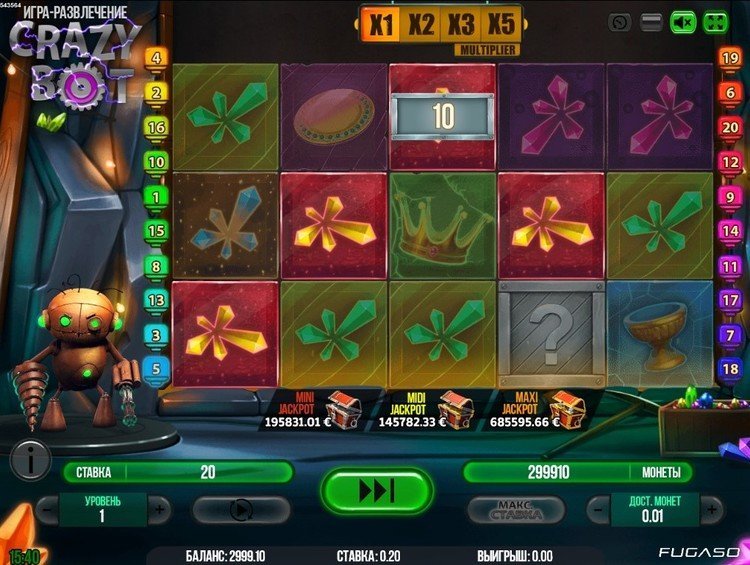Select payline number 4 marker
Viewport: 750px width, 565px height.
(156, 58)
